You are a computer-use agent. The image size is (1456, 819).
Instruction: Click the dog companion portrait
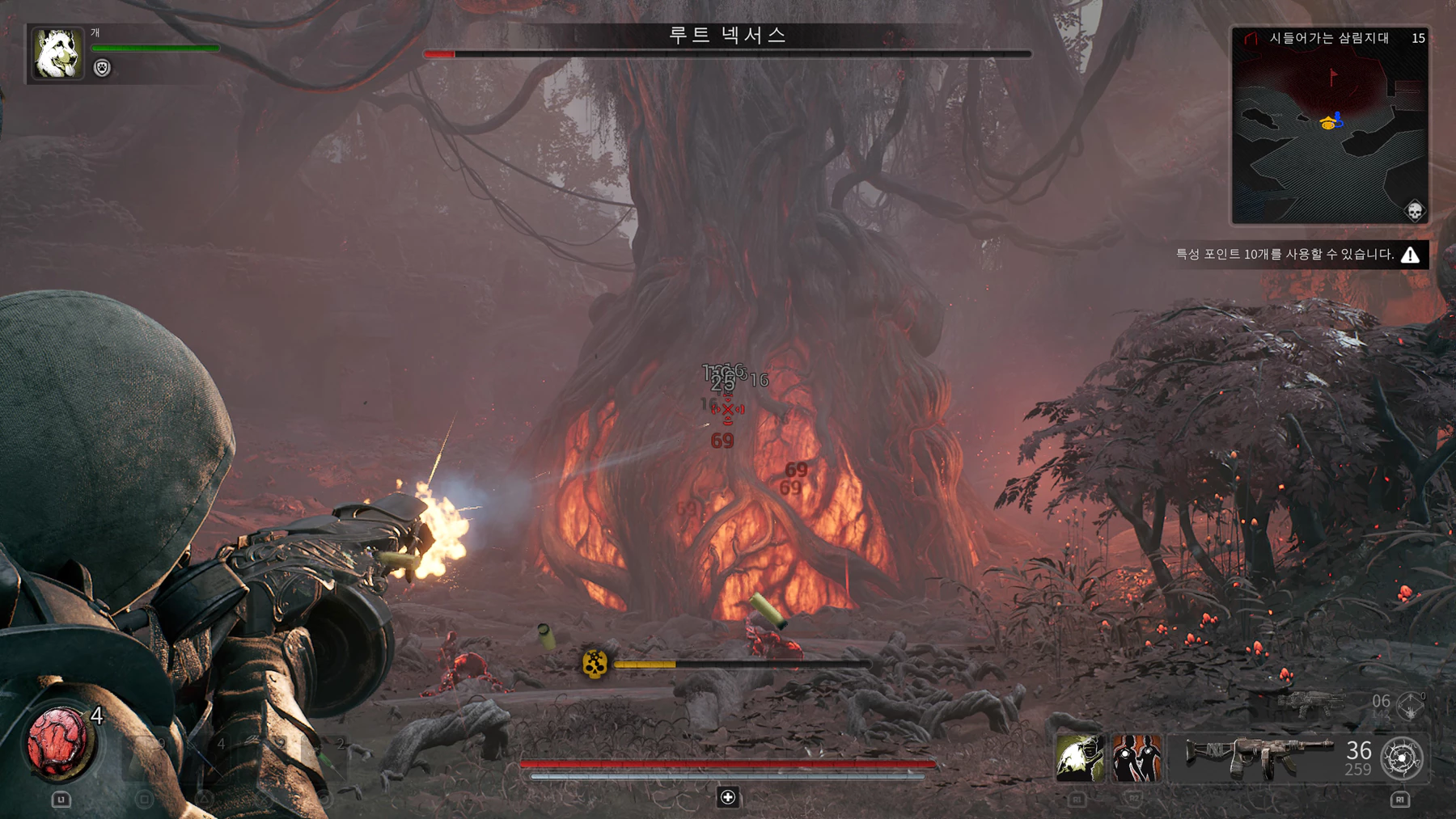57,53
